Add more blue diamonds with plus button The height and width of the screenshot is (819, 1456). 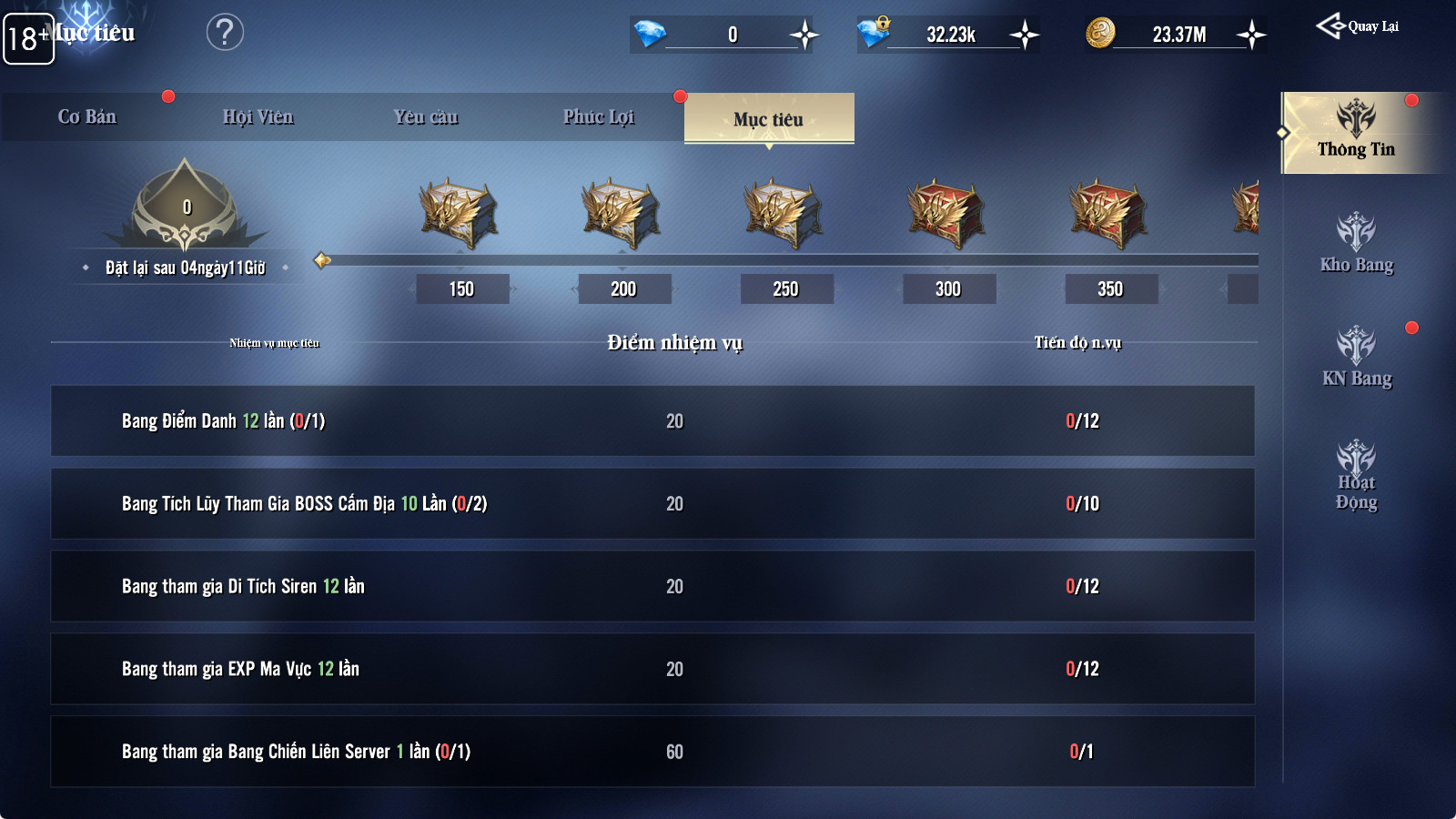point(804,35)
